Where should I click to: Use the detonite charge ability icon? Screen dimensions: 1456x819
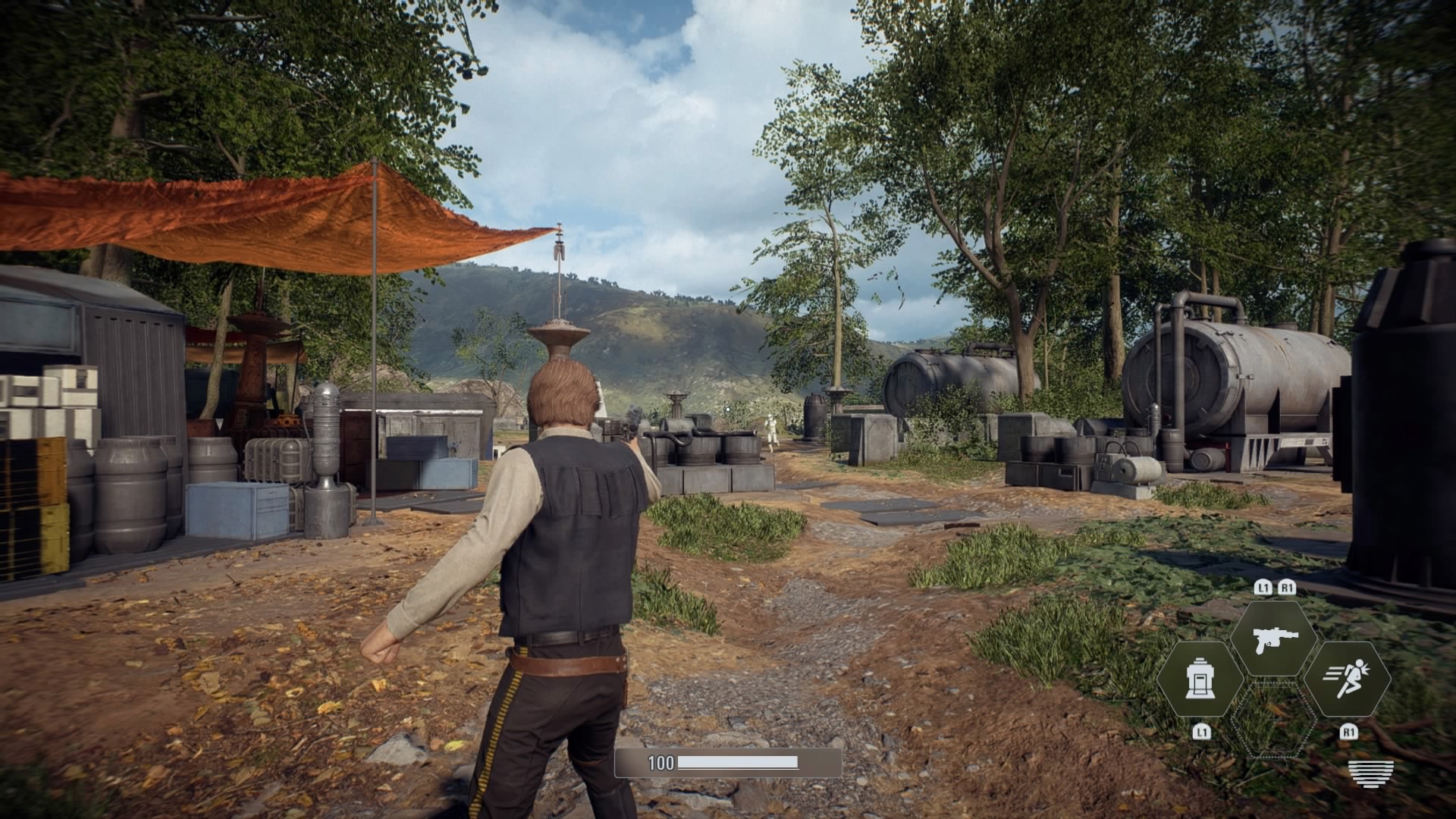click(1200, 679)
